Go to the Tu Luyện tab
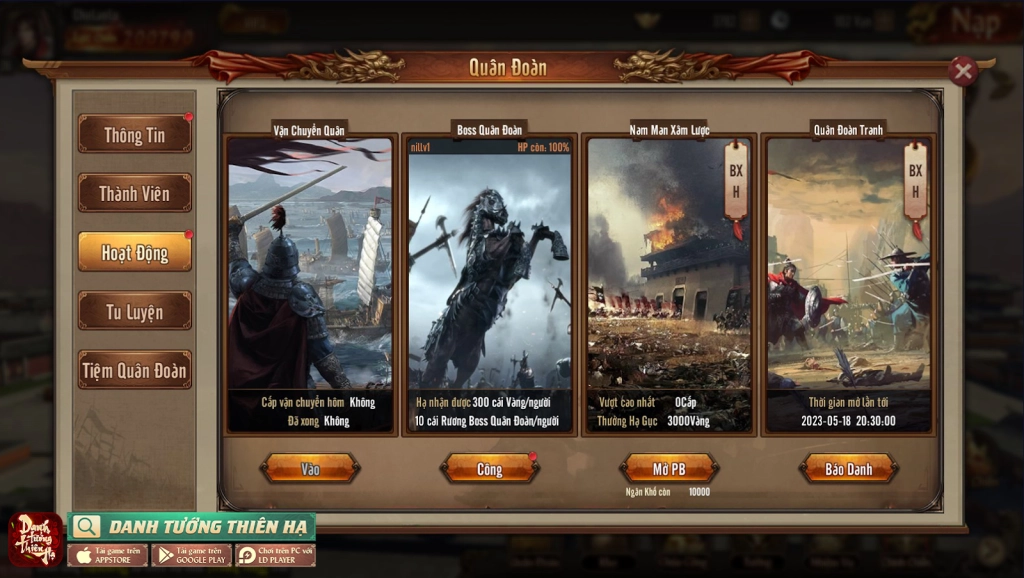Image resolution: width=1024 pixels, height=578 pixels. 135,311
